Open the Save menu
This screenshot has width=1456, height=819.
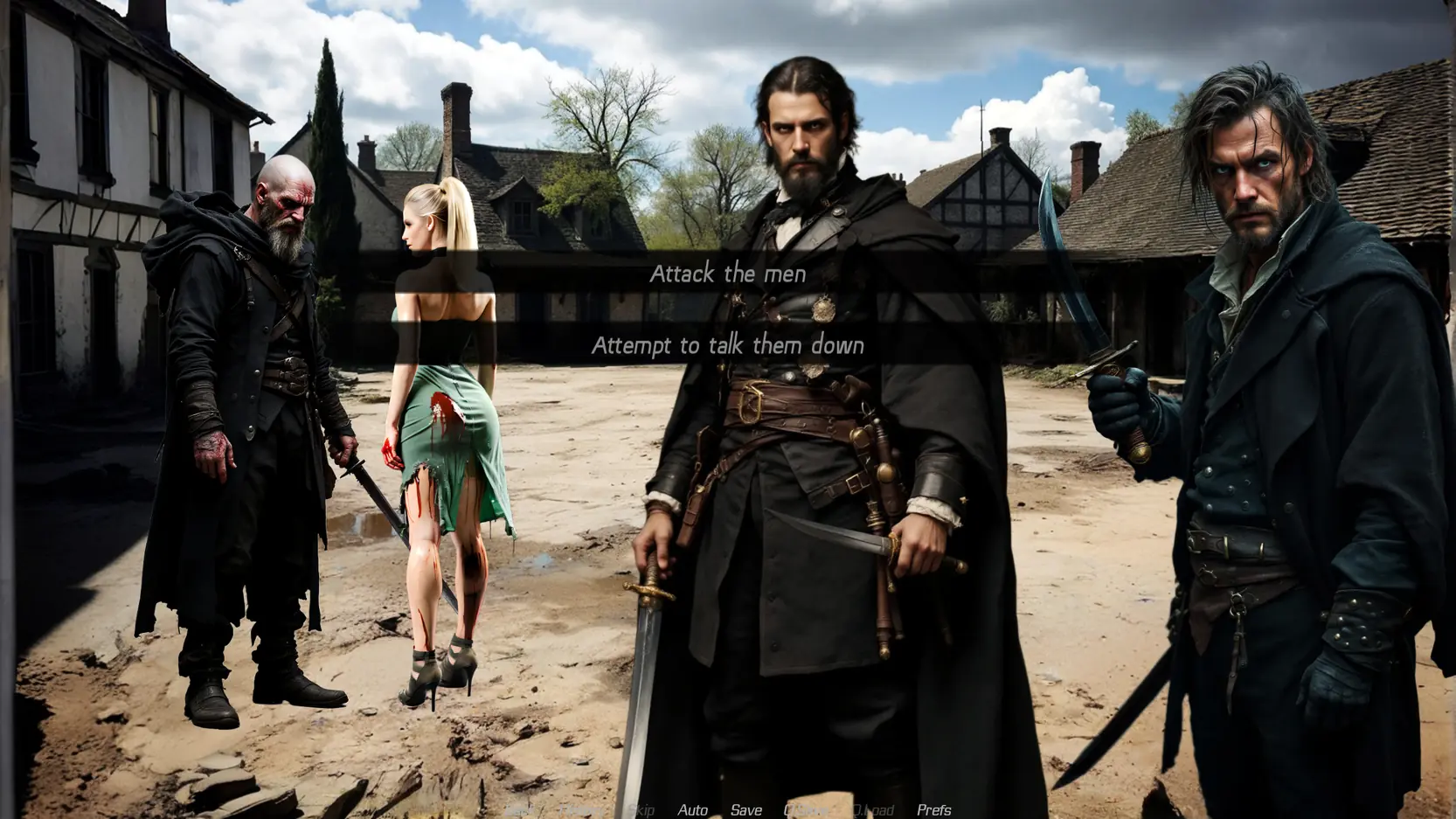tap(745, 810)
